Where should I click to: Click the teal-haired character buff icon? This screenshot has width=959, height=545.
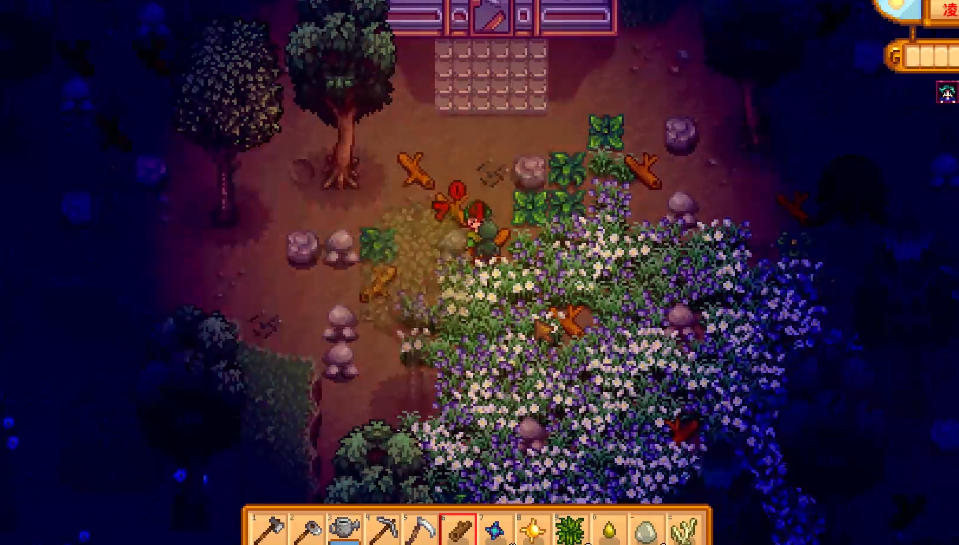click(946, 93)
